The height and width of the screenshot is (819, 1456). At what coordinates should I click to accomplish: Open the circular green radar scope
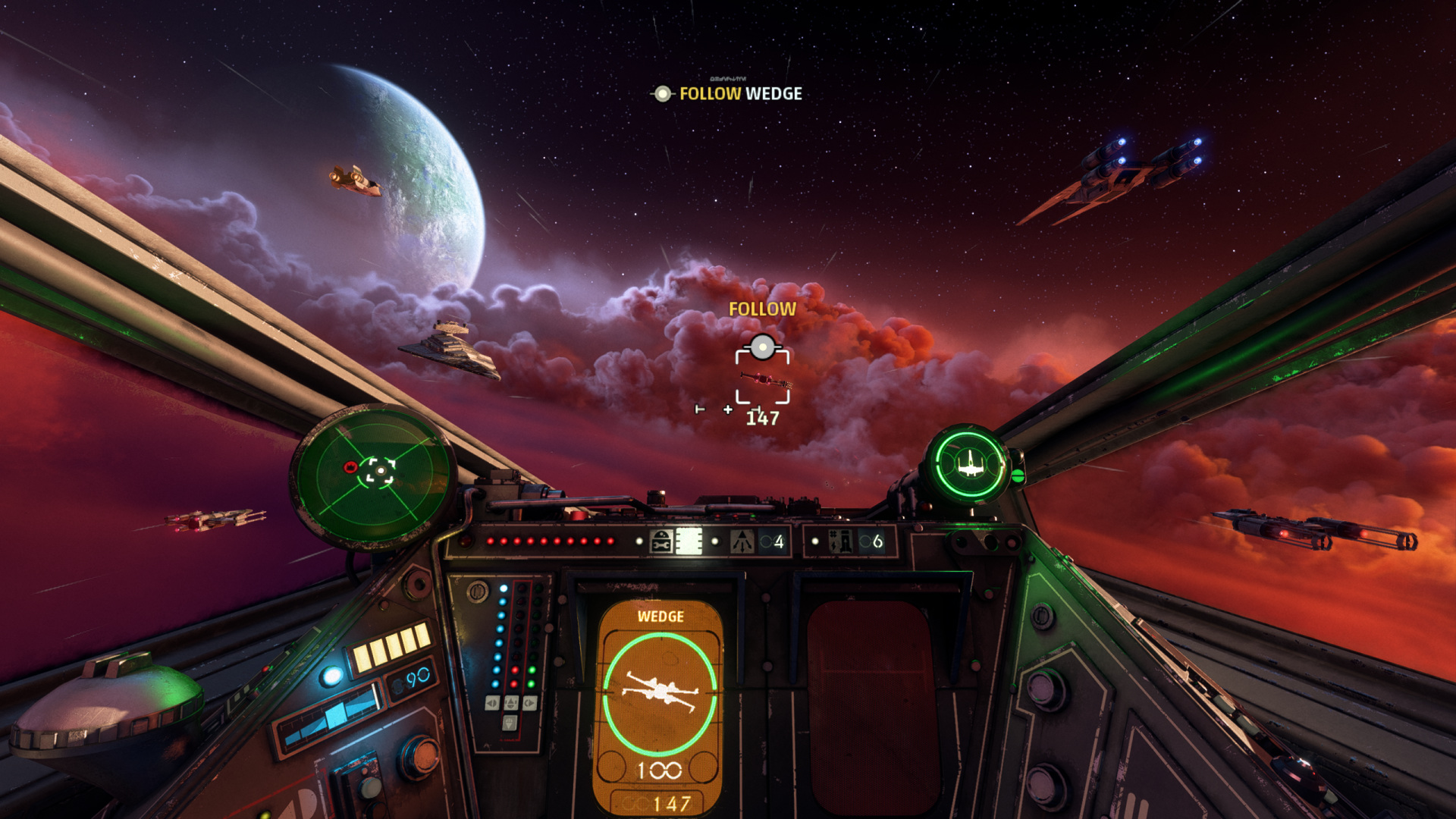(x=374, y=475)
